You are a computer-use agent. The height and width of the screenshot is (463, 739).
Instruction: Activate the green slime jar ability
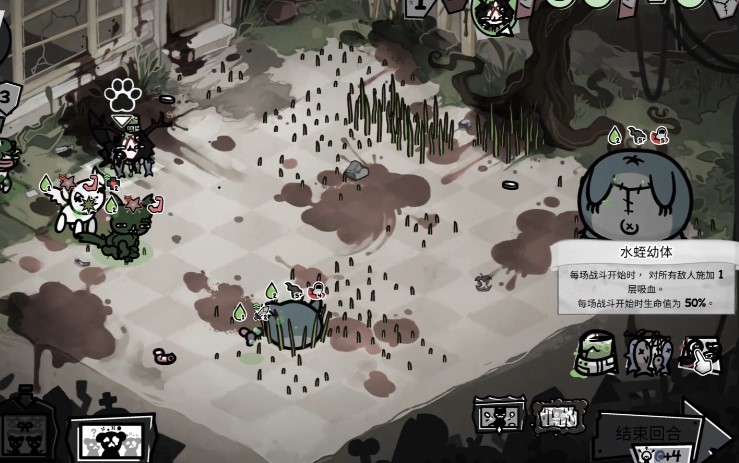pos(596,354)
